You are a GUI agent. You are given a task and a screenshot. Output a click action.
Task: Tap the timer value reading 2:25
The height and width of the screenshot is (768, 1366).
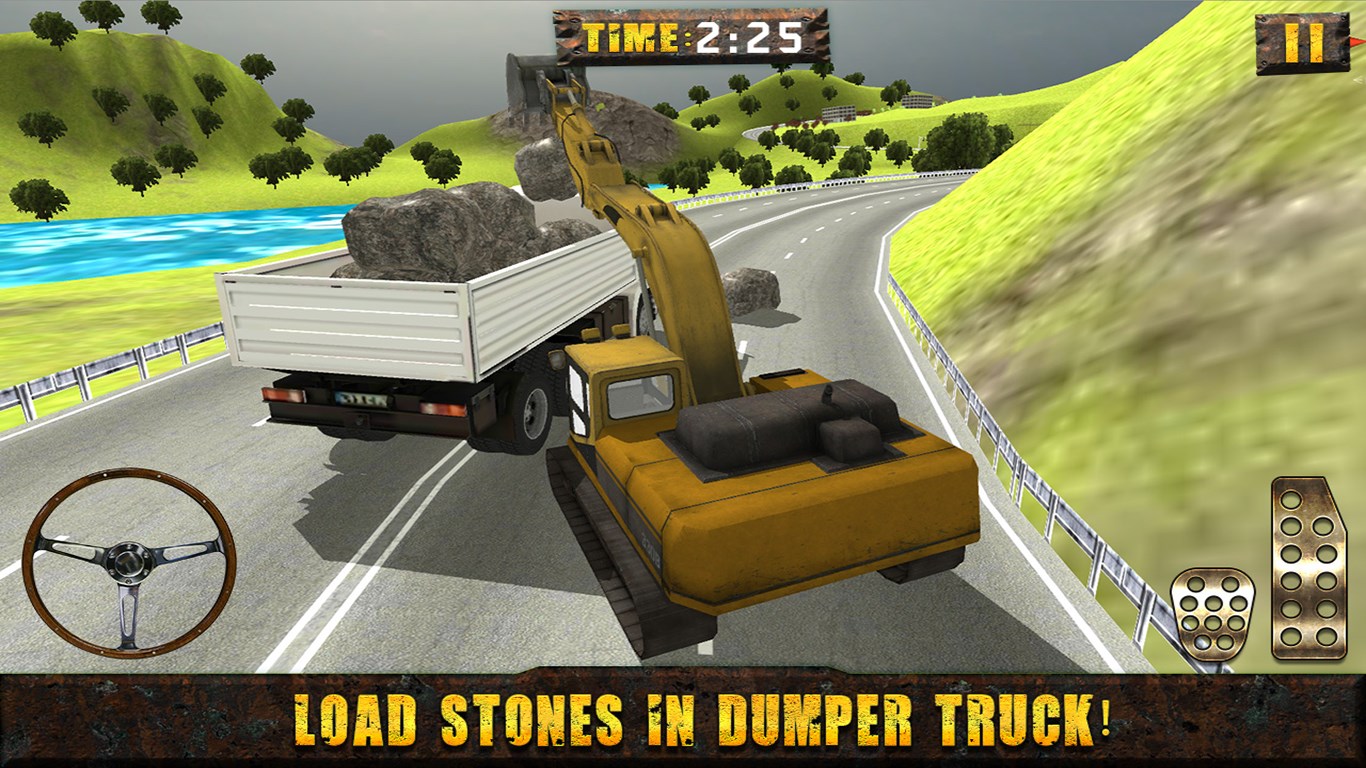[745, 35]
